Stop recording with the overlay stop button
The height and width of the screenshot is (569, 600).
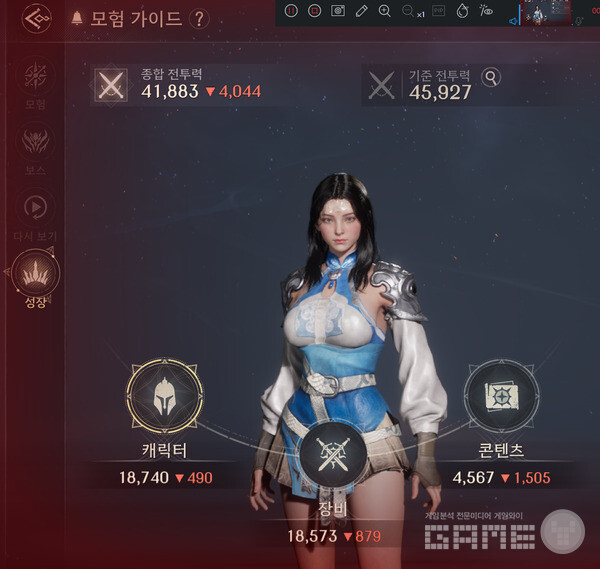315,11
